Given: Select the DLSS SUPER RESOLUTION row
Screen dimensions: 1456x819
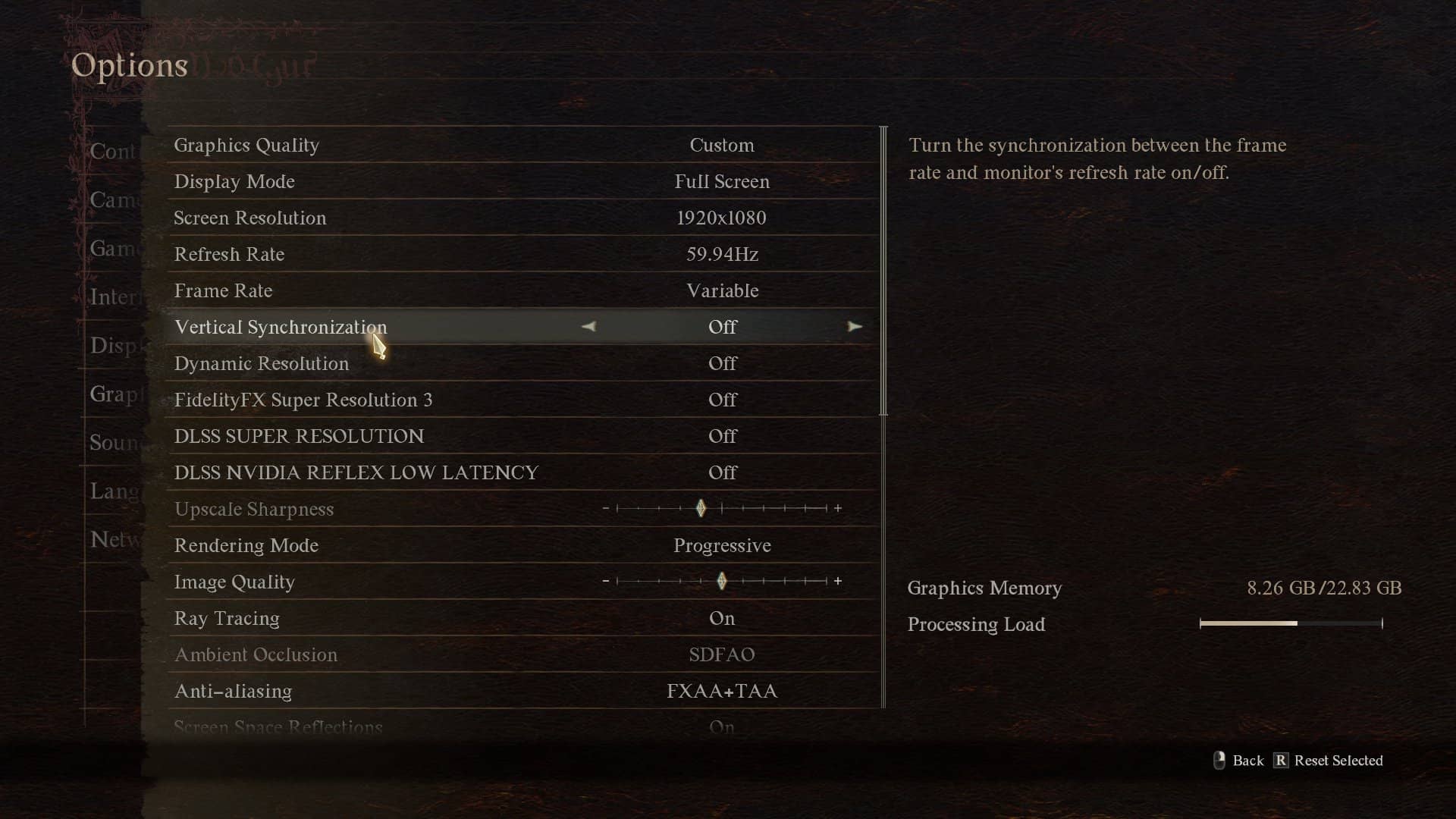Looking at the screenshot, I should (x=523, y=436).
